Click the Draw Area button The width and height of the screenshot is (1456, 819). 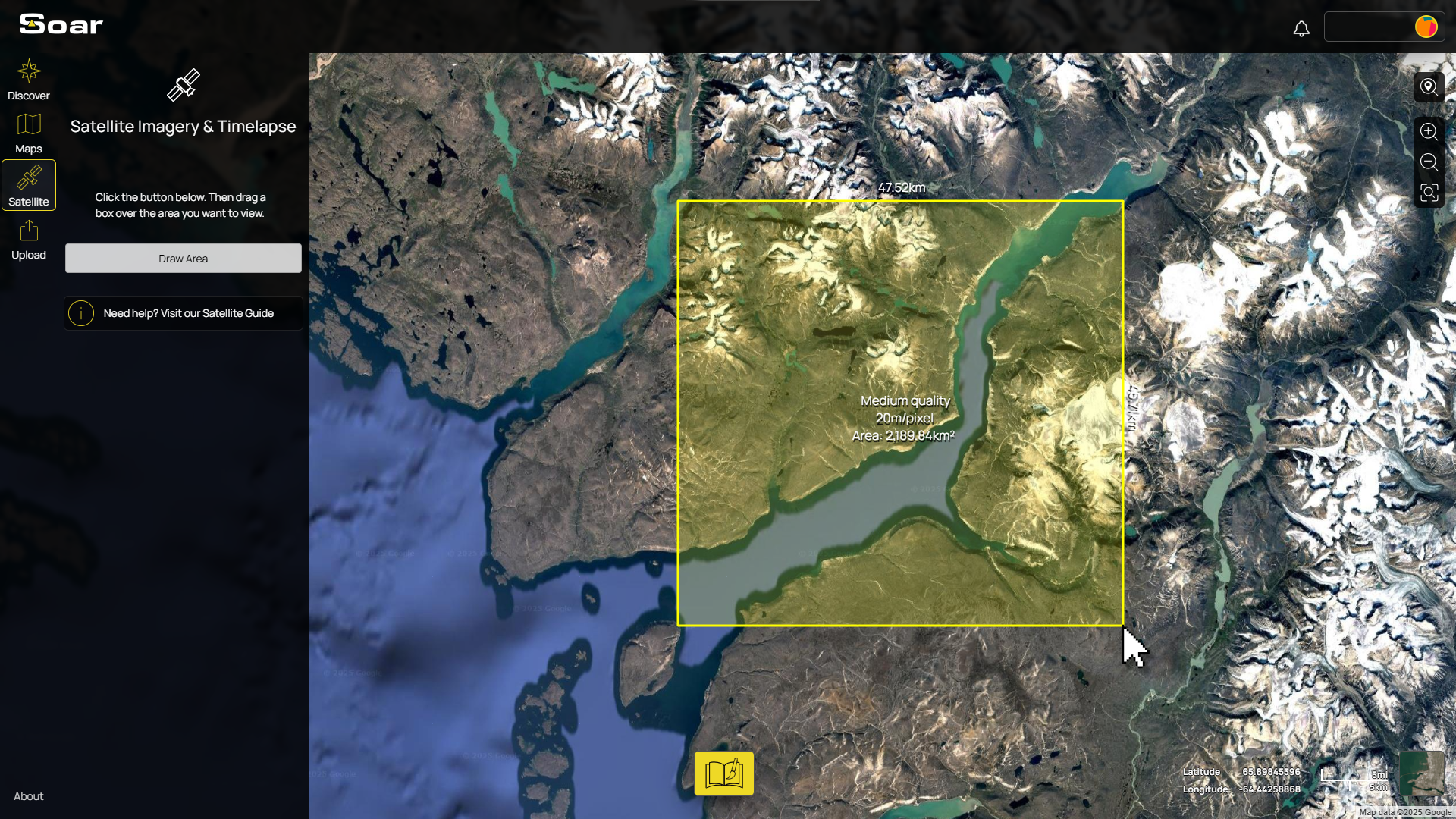pos(183,258)
